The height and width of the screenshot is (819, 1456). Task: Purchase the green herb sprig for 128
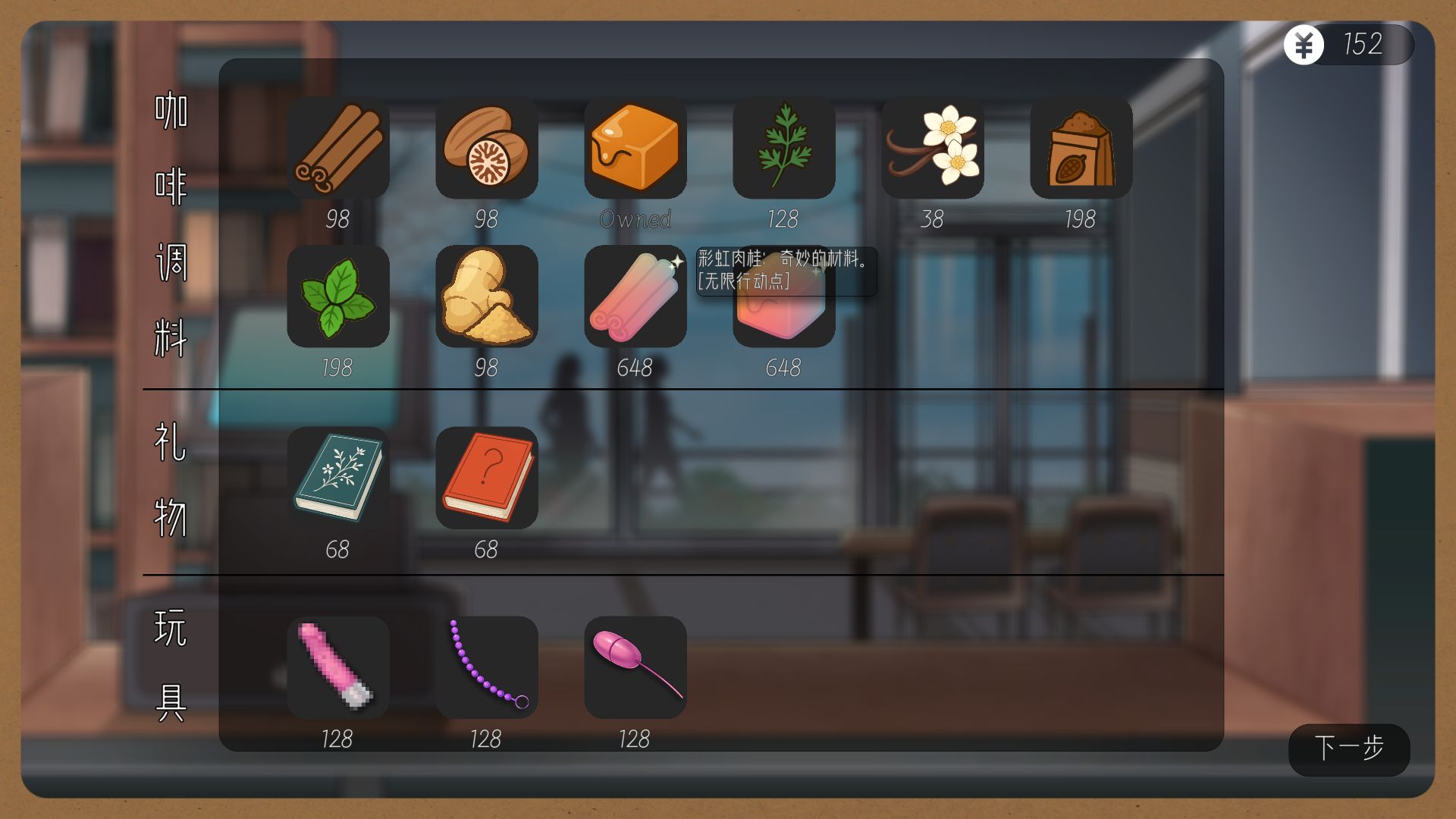point(784,148)
